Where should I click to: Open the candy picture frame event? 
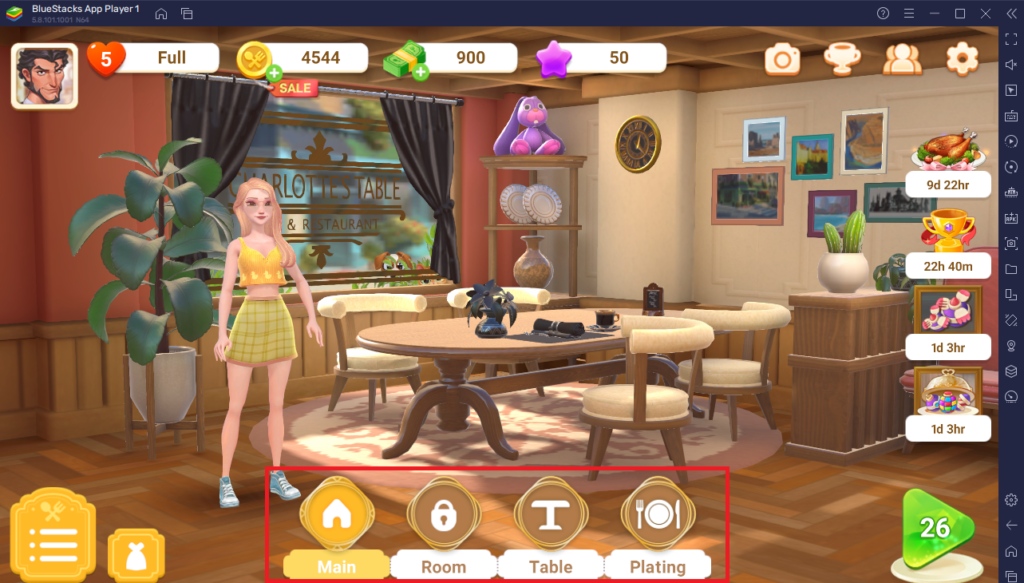point(947,310)
